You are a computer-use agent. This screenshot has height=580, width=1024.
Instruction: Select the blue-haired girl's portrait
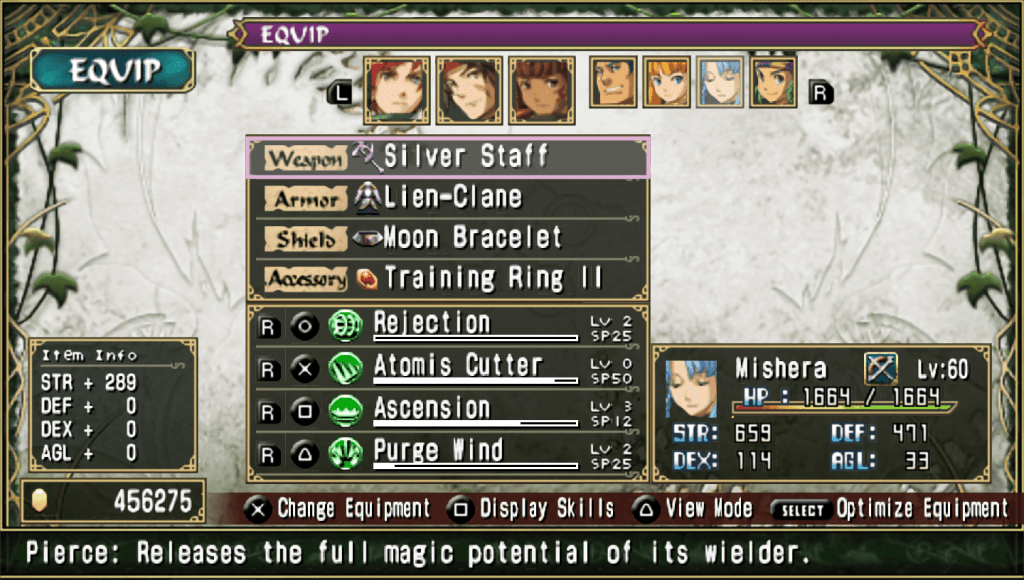(721, 82)
